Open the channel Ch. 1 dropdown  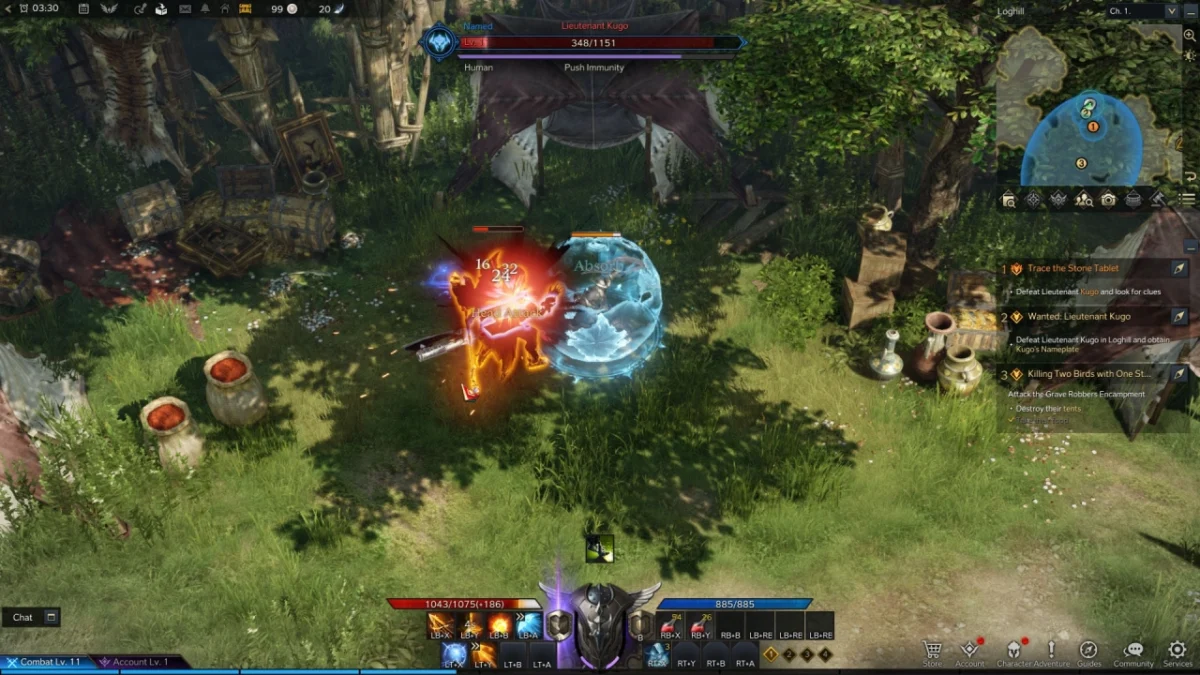tap(1143, 11)
